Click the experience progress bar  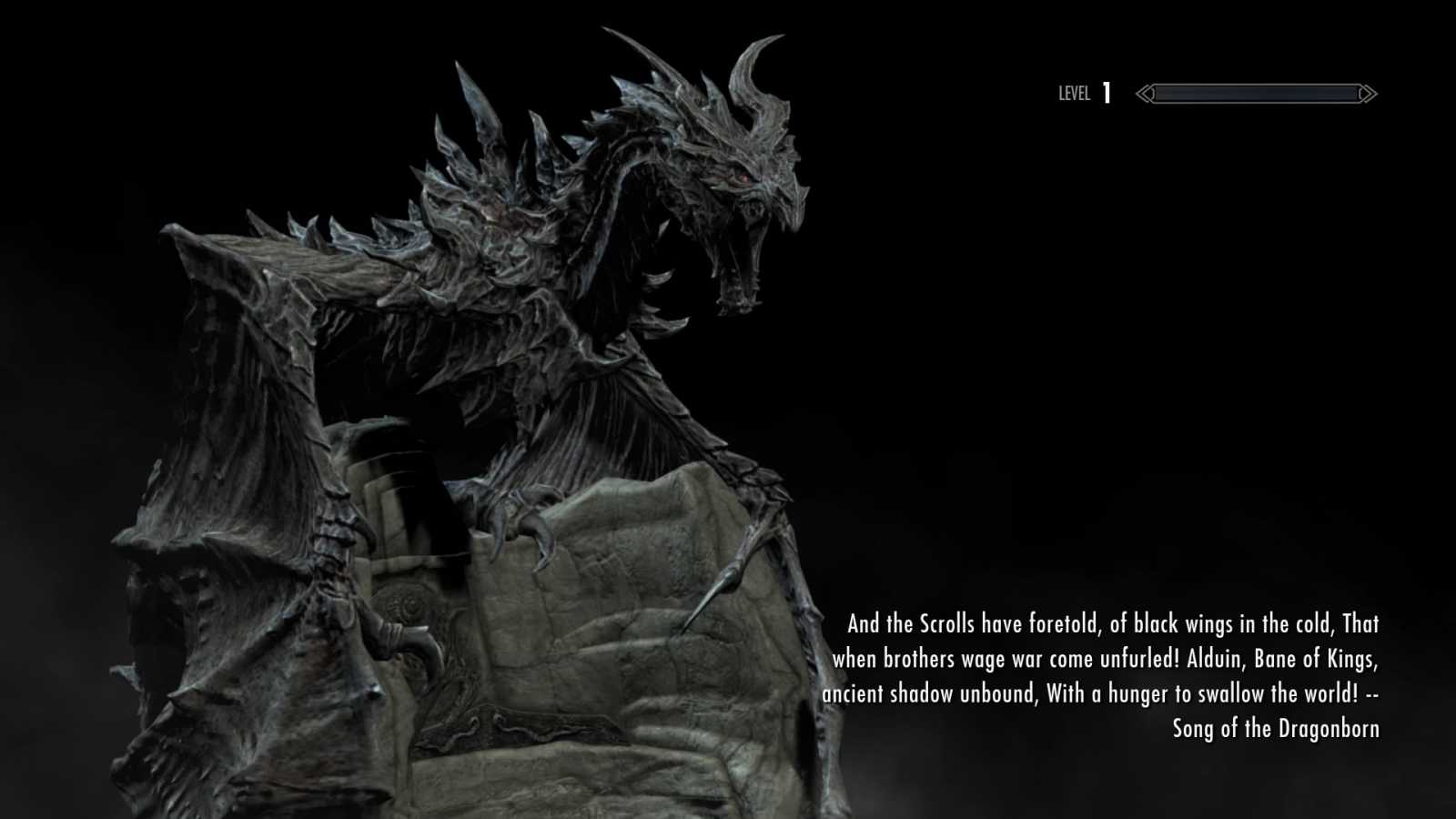[x=1256, y=93]
